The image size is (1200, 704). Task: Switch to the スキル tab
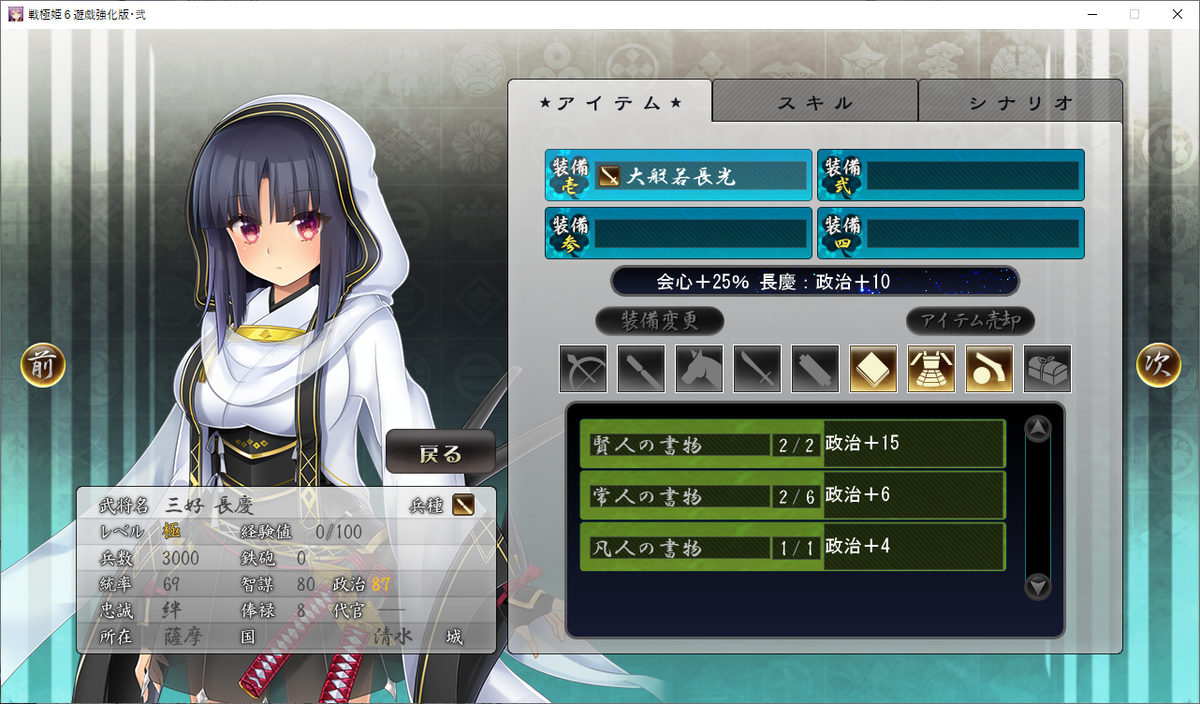point(815,102)
